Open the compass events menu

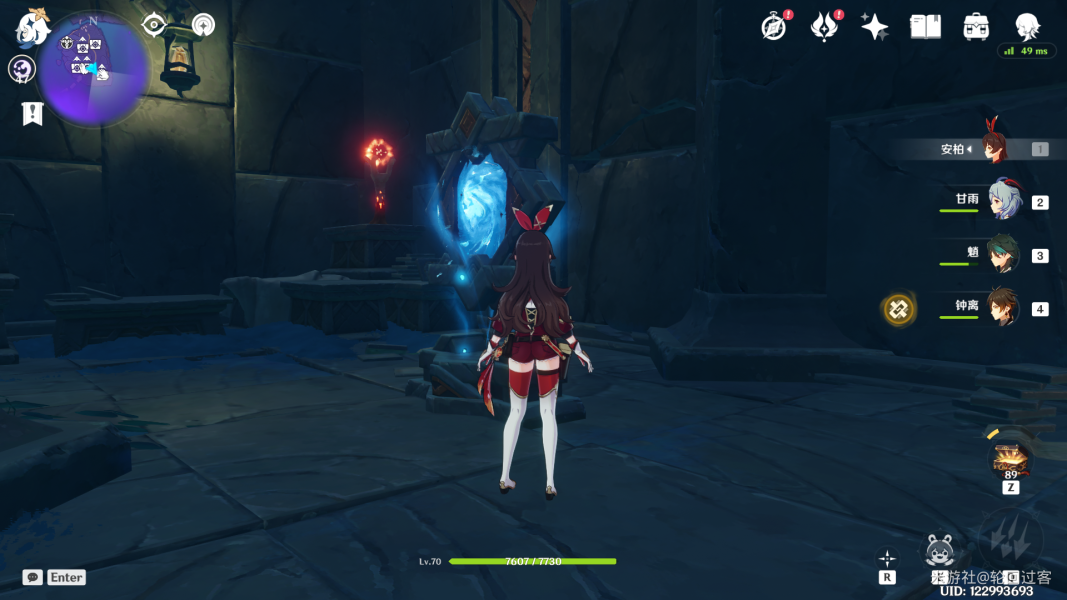pyautogui.click(x=773, y=27)
